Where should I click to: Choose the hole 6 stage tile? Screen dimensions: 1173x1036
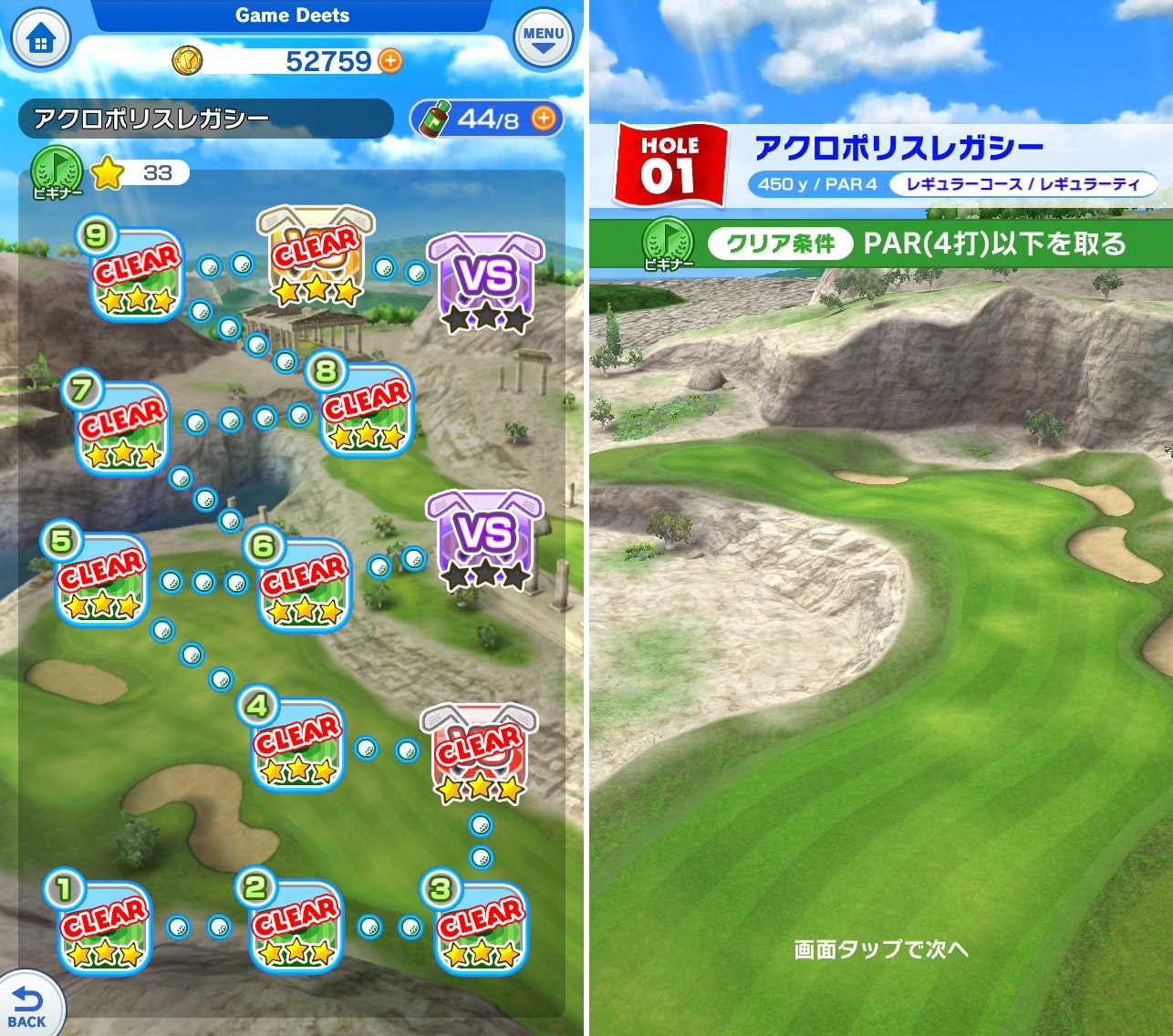[x=304, y=587]
